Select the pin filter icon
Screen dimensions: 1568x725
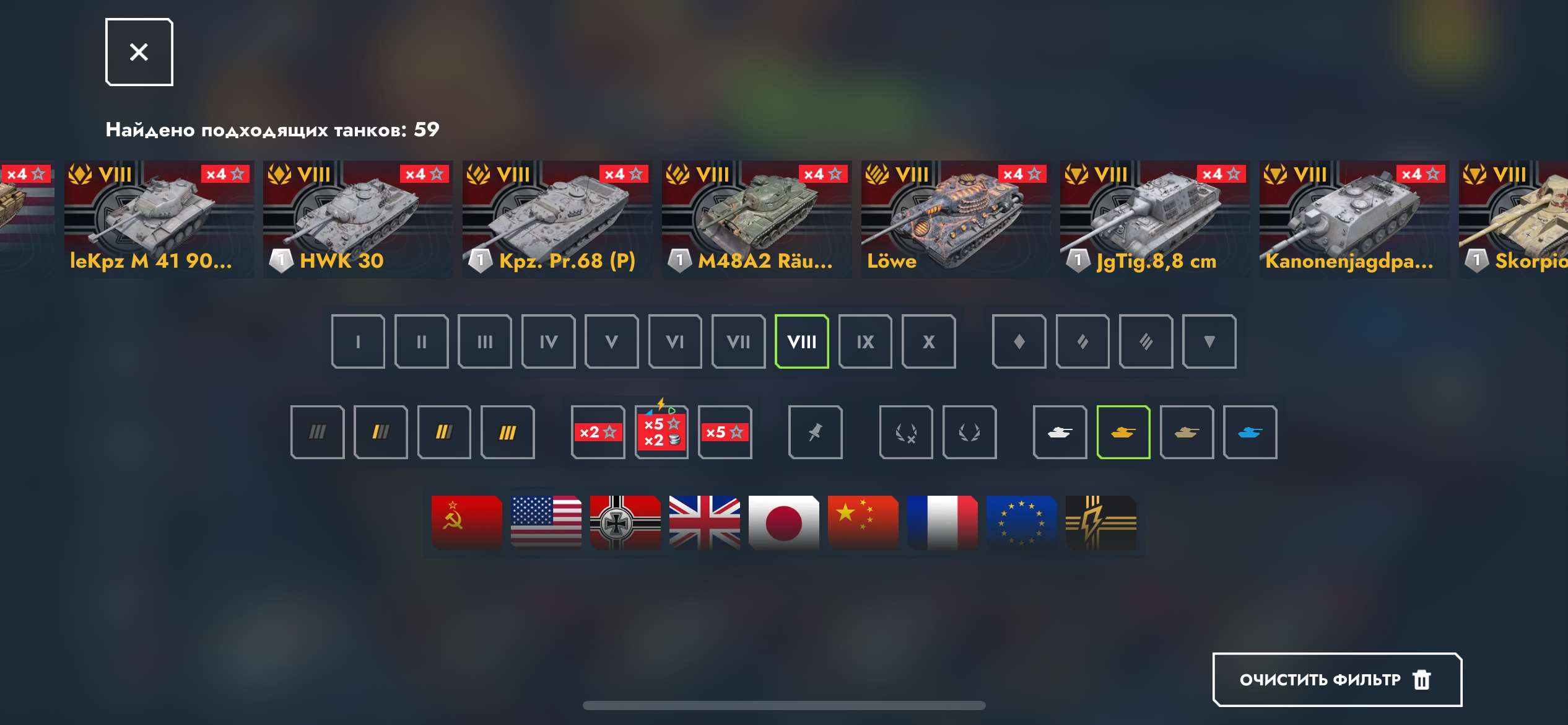point(816,432)
